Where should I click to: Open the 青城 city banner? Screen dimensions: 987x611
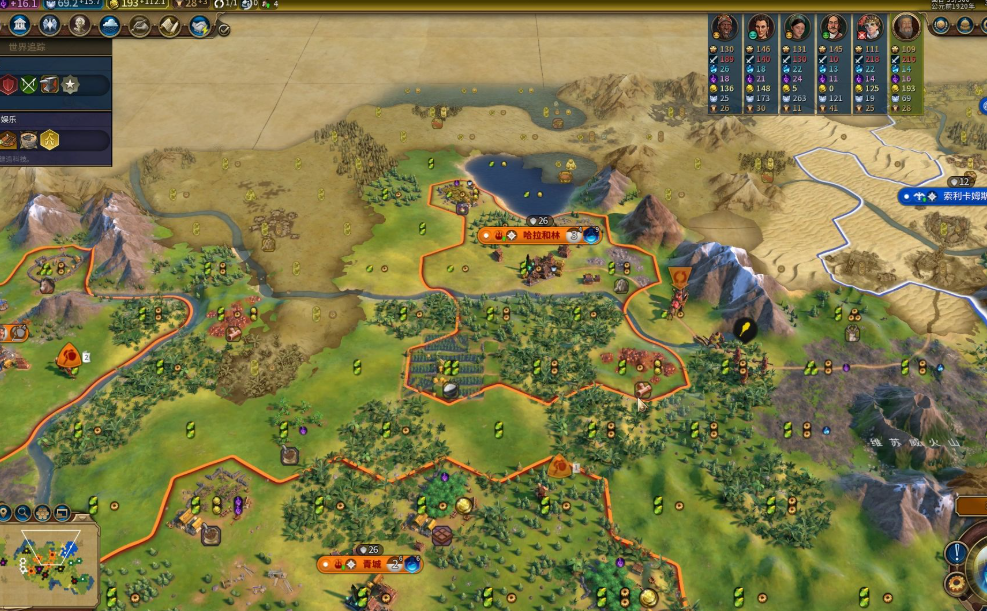370,564
